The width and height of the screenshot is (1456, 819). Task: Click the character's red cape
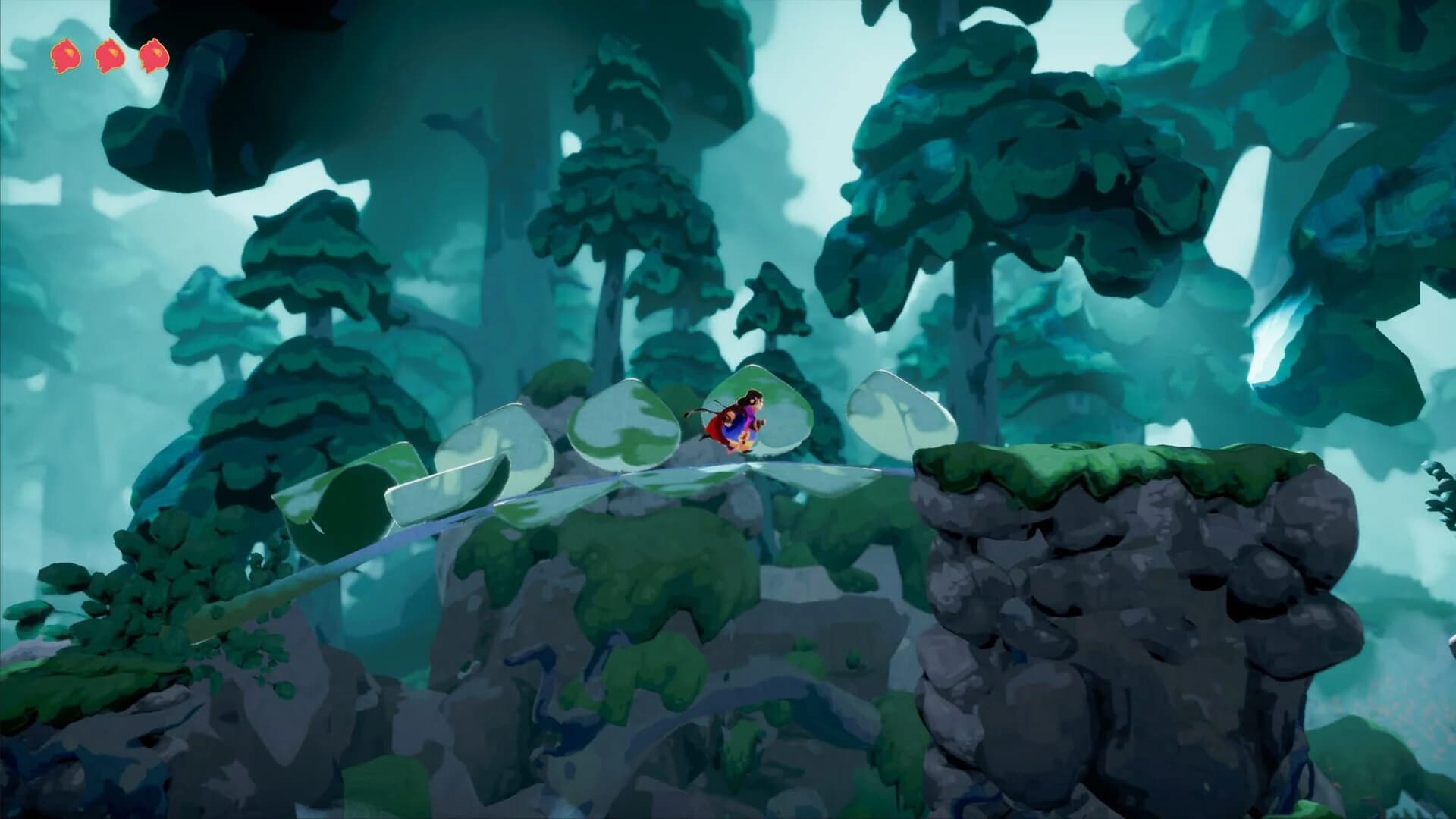pyautogui.click(x=717, y=428)
